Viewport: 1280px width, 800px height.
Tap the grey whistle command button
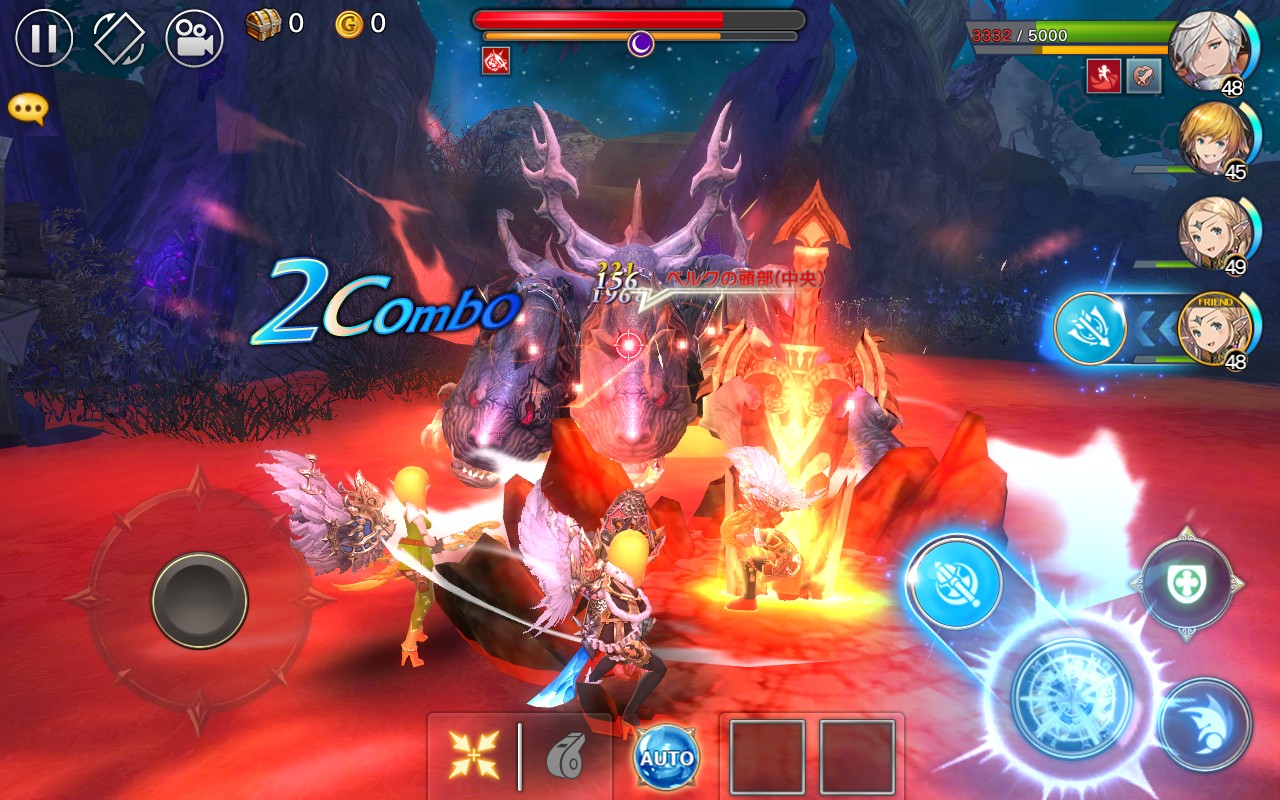pyautogui.click(x=564, y=757)
